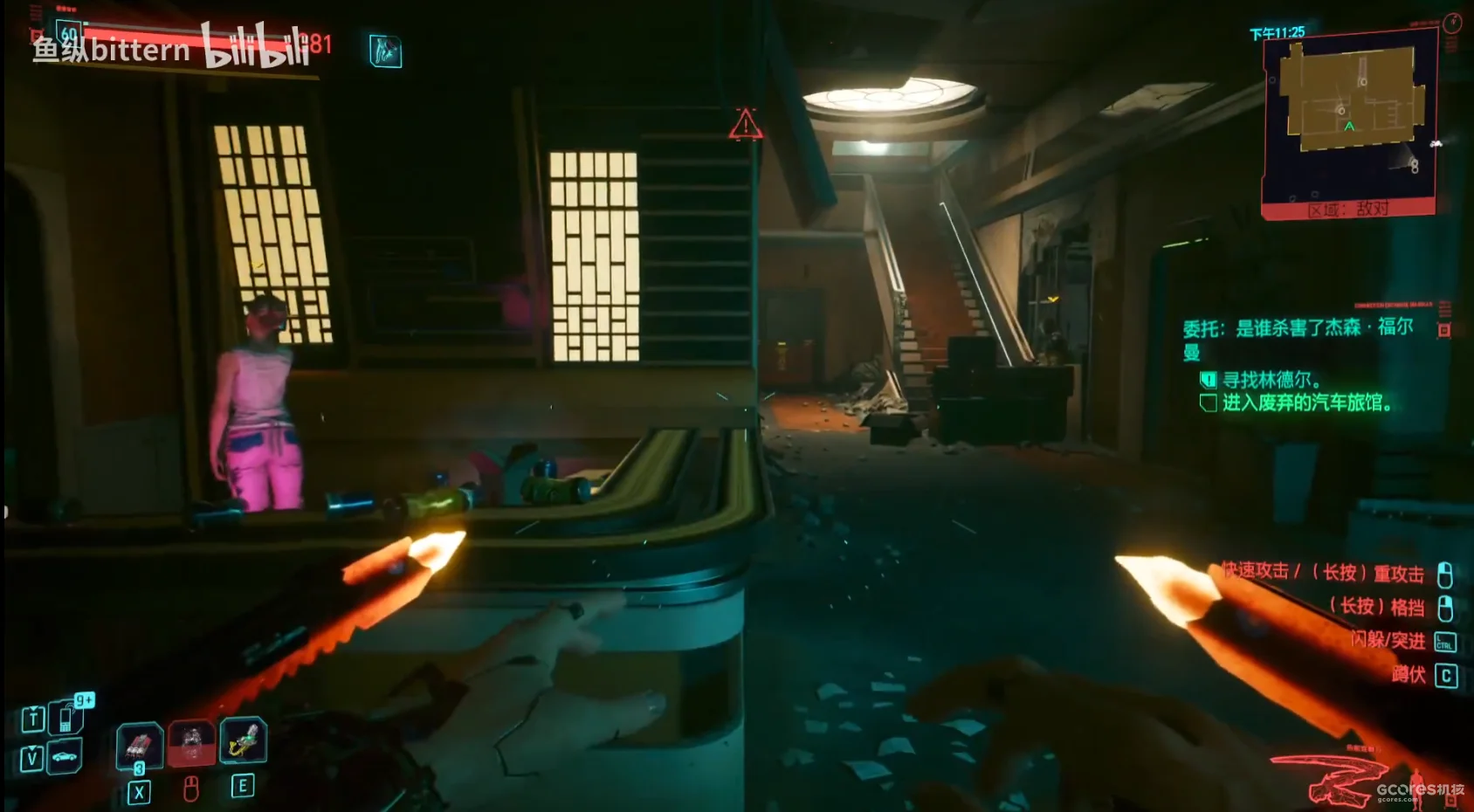
Task: Click the 区域: 敌对 zone label
Action: click(1348, 210)
